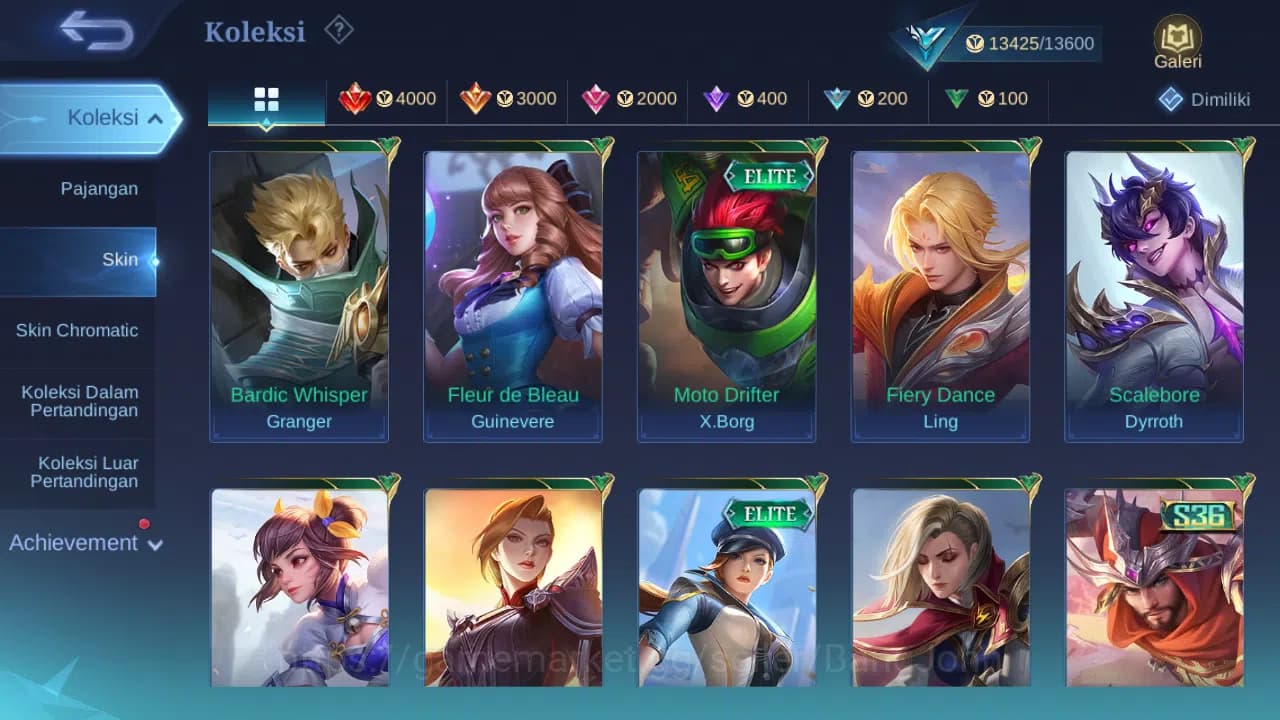Click the help question mark beside Koleksi title
This screenshot has height=720, width=1280.
(x=338, y=31)
